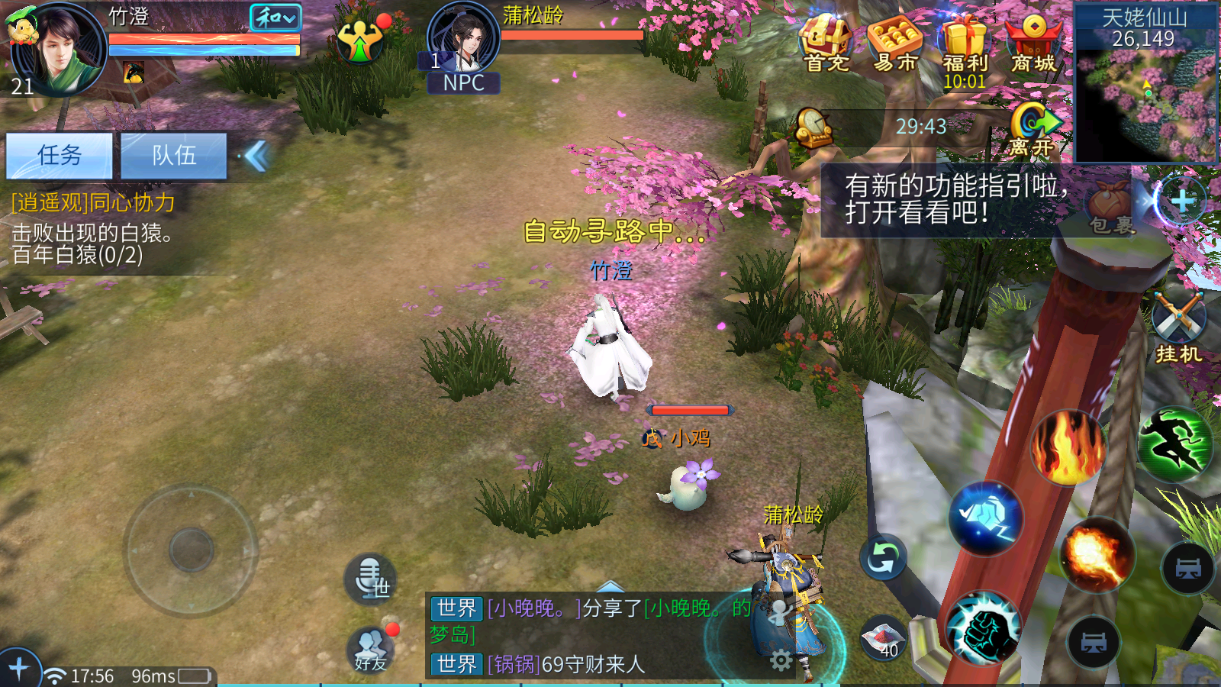
Task: Open the 好友 friends list
Action: pos(371,648)
